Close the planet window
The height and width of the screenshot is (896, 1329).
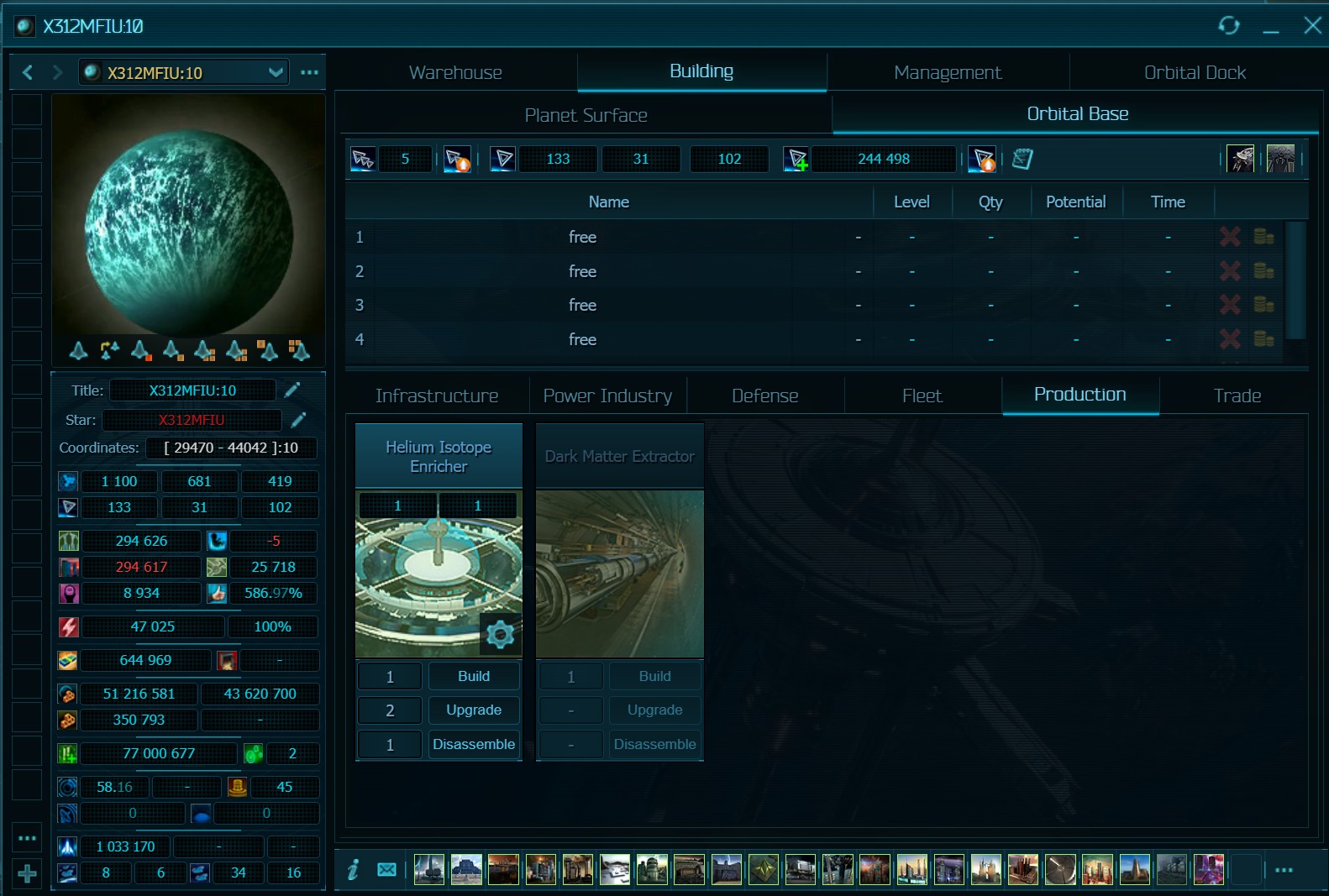pos(1312,26)
